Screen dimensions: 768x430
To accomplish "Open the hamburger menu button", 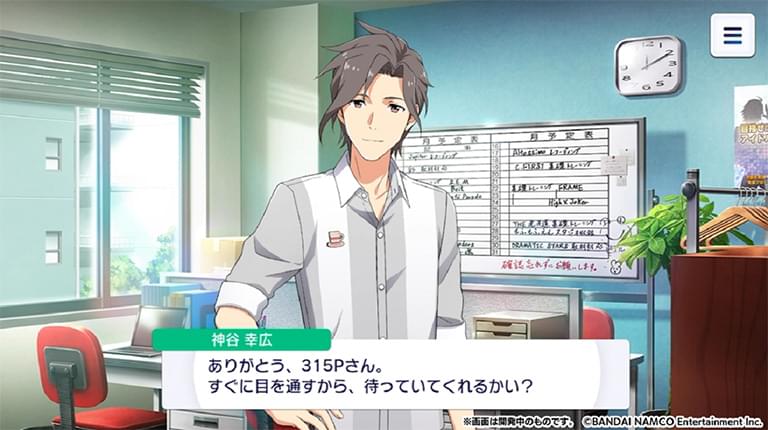I will pyautogui.click(x=732, y=36).
